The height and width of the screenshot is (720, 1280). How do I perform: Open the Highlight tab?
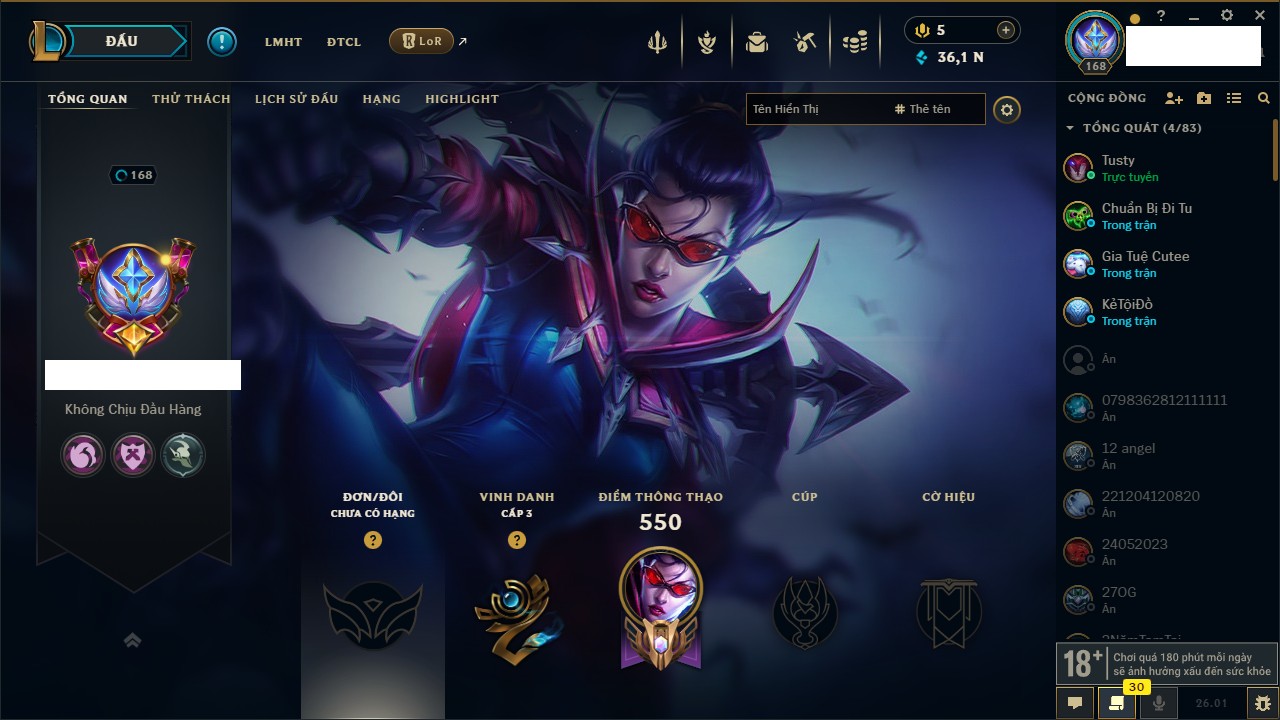coord(461,99)
